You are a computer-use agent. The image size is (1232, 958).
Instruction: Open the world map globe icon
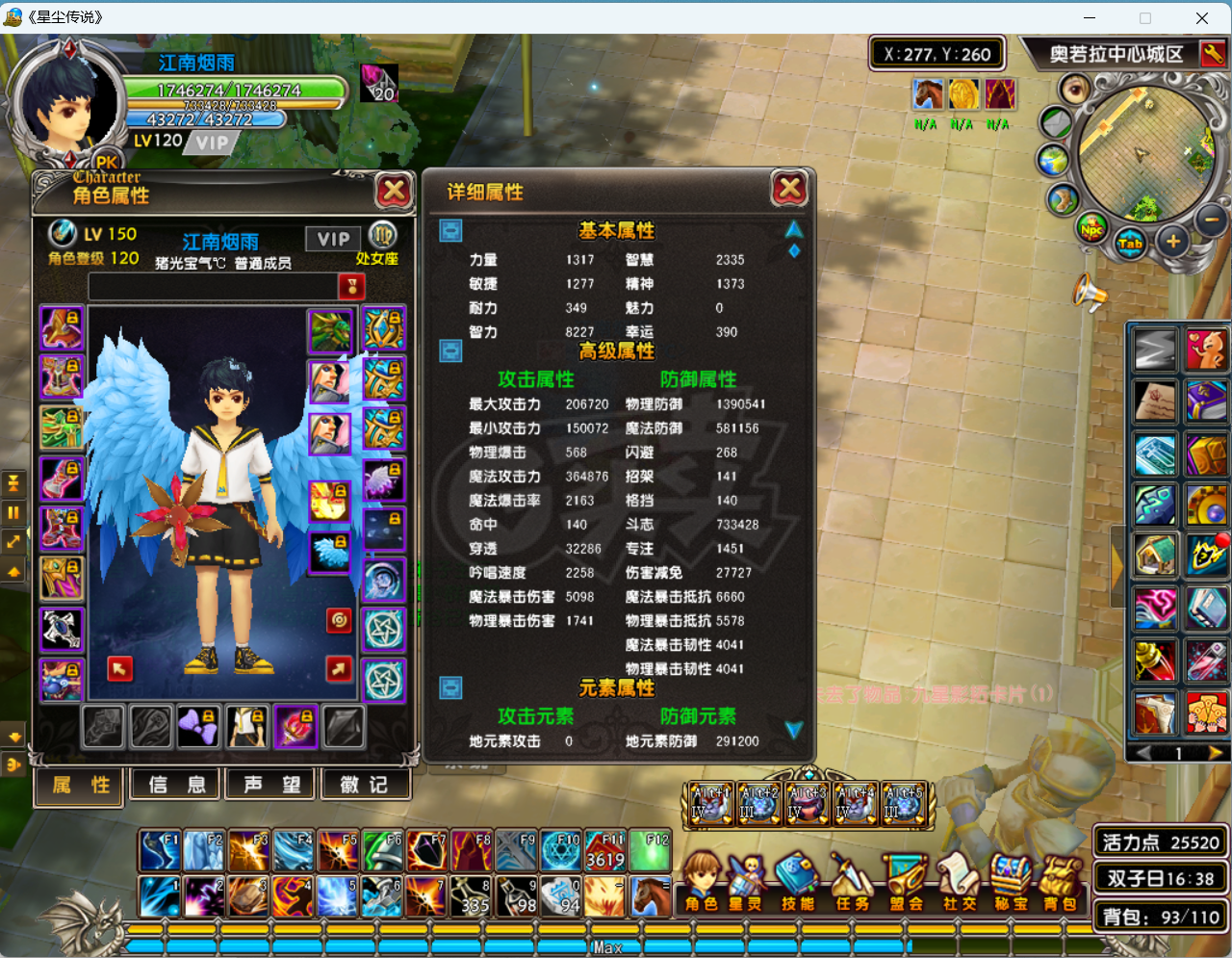click(1053, 161)
